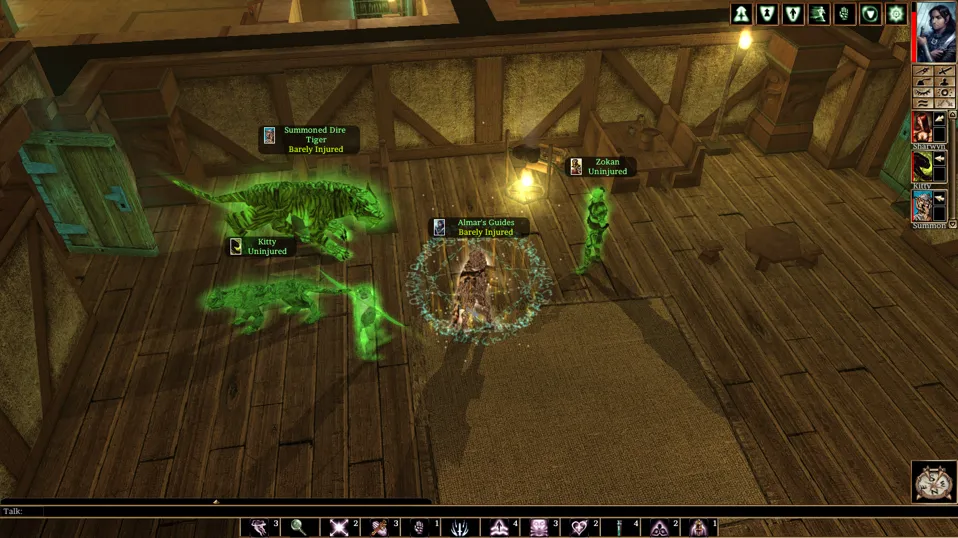Image resolution: width=958 pixels, height=538 pixels.
Task: Select the crossed starburst spell slot
Action: [339, 527]
